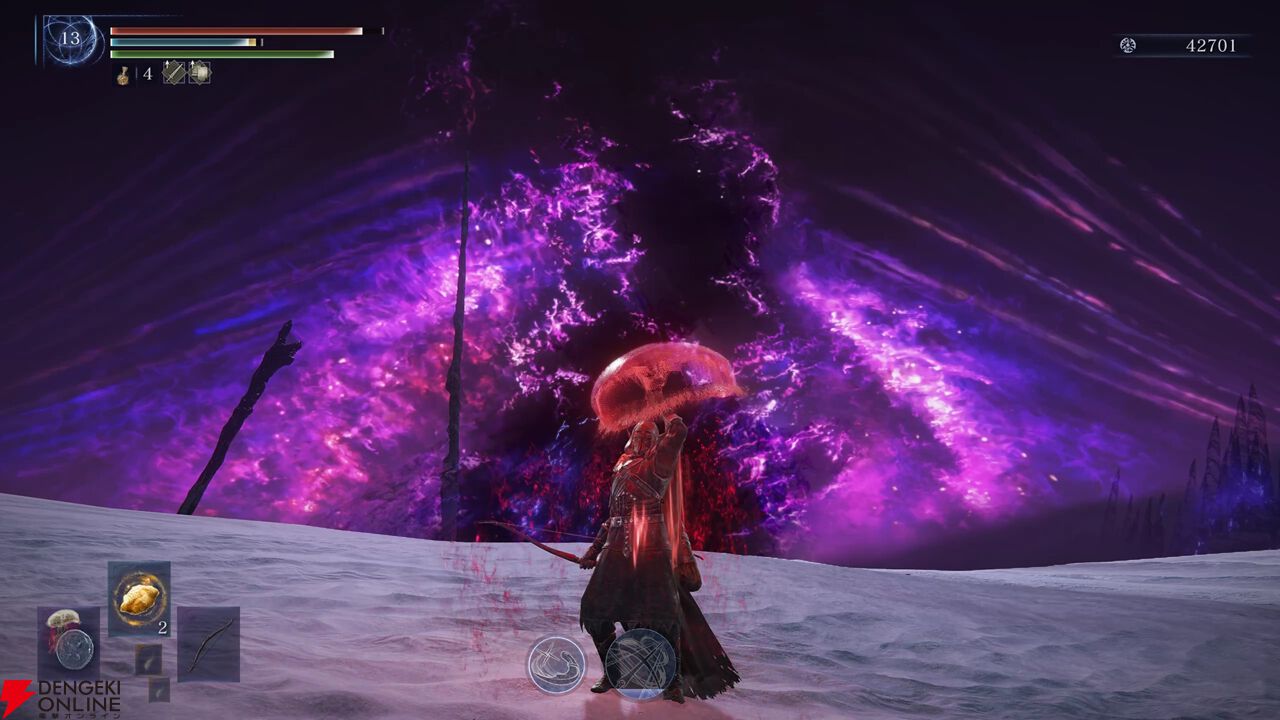This screenshot has width=1280, height=720.
Task: Select the armor buff status icon
Action: [199, 73]
